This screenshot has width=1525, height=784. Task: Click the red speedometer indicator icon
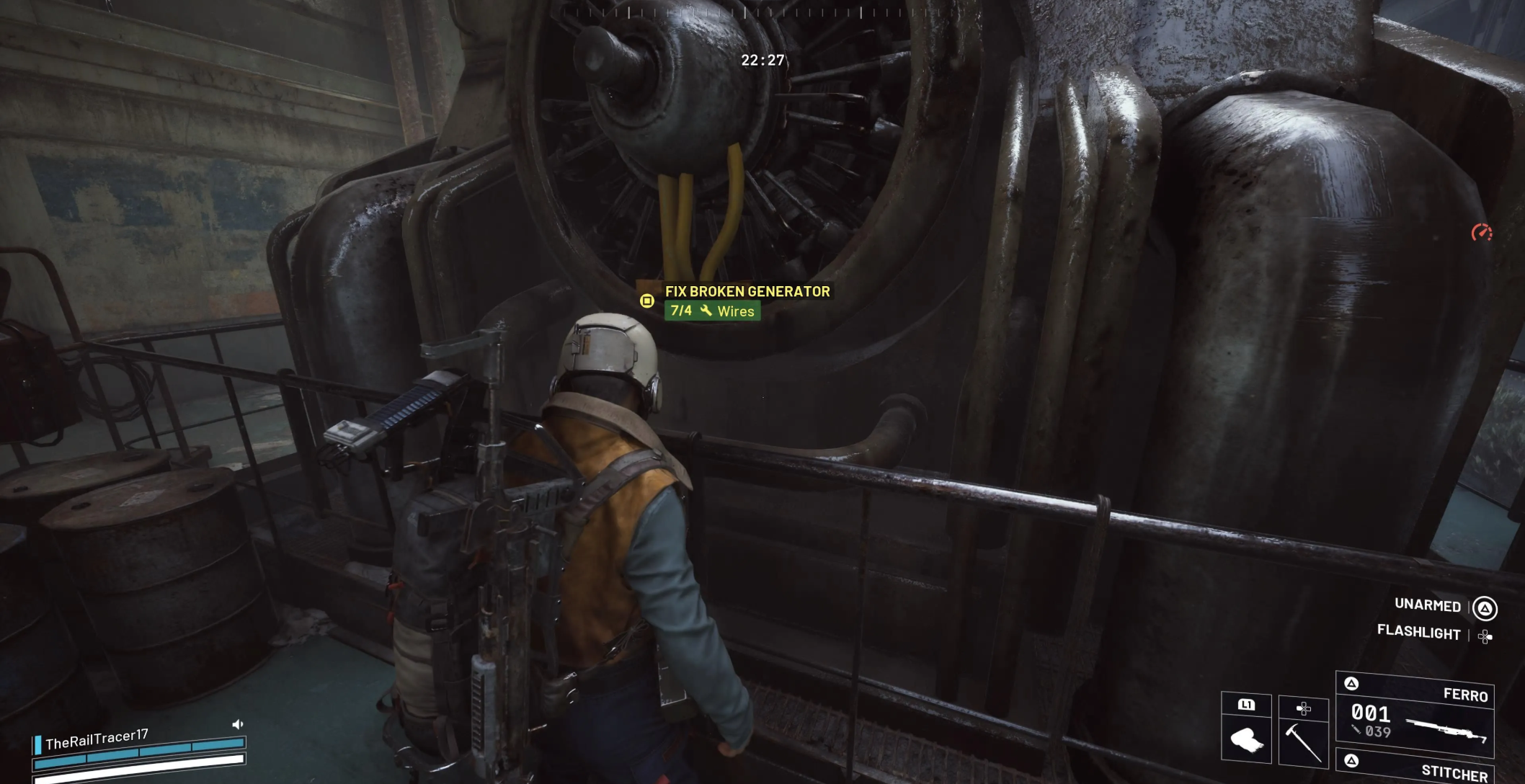pyautogui.click(x=1481, y=233)
